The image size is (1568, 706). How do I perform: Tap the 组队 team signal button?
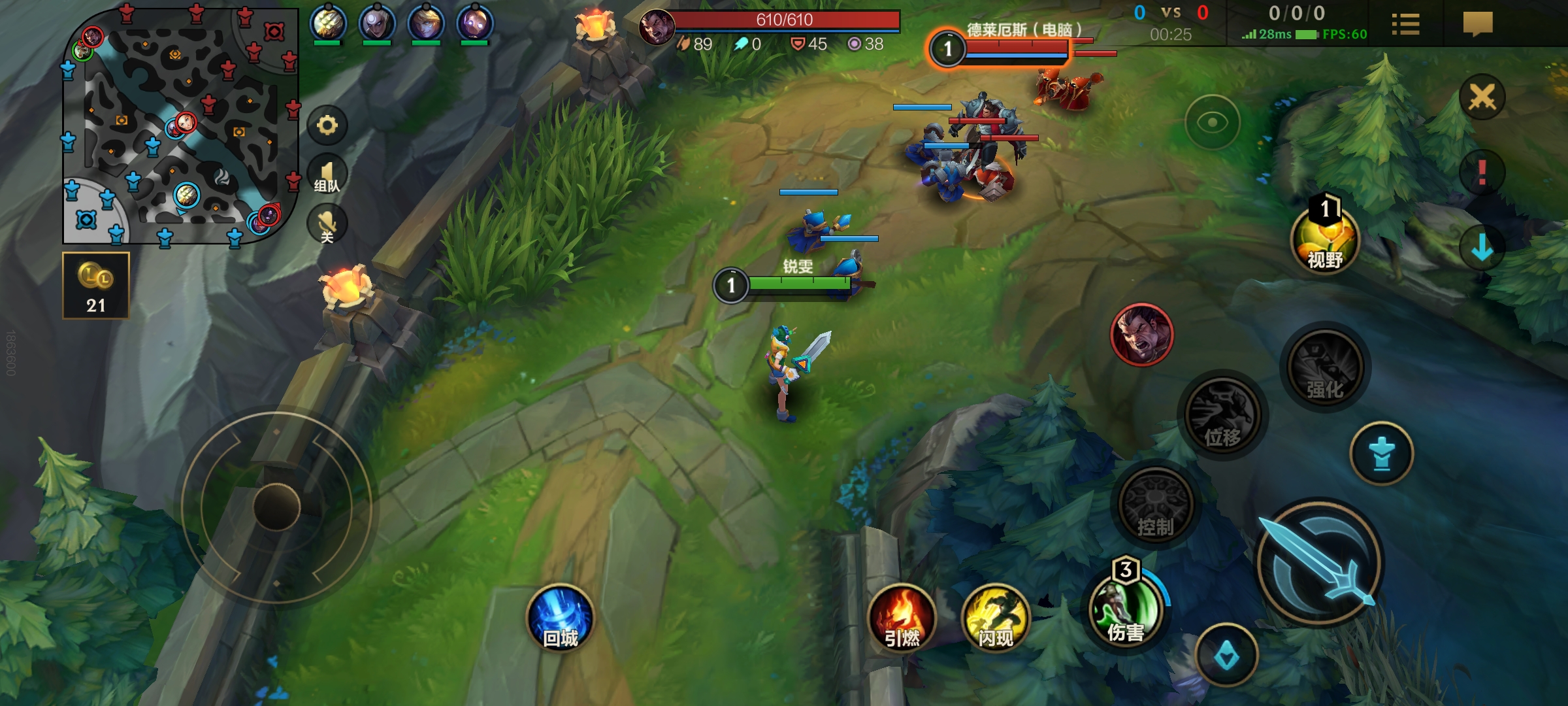[327, 176]
